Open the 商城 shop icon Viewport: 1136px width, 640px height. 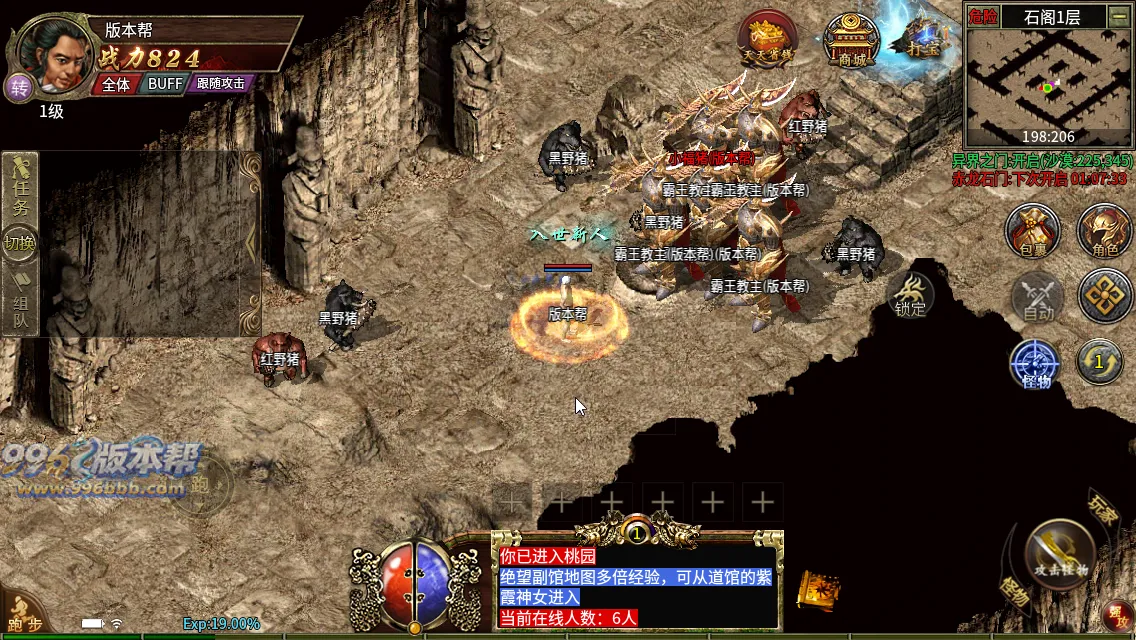[851, 42]
